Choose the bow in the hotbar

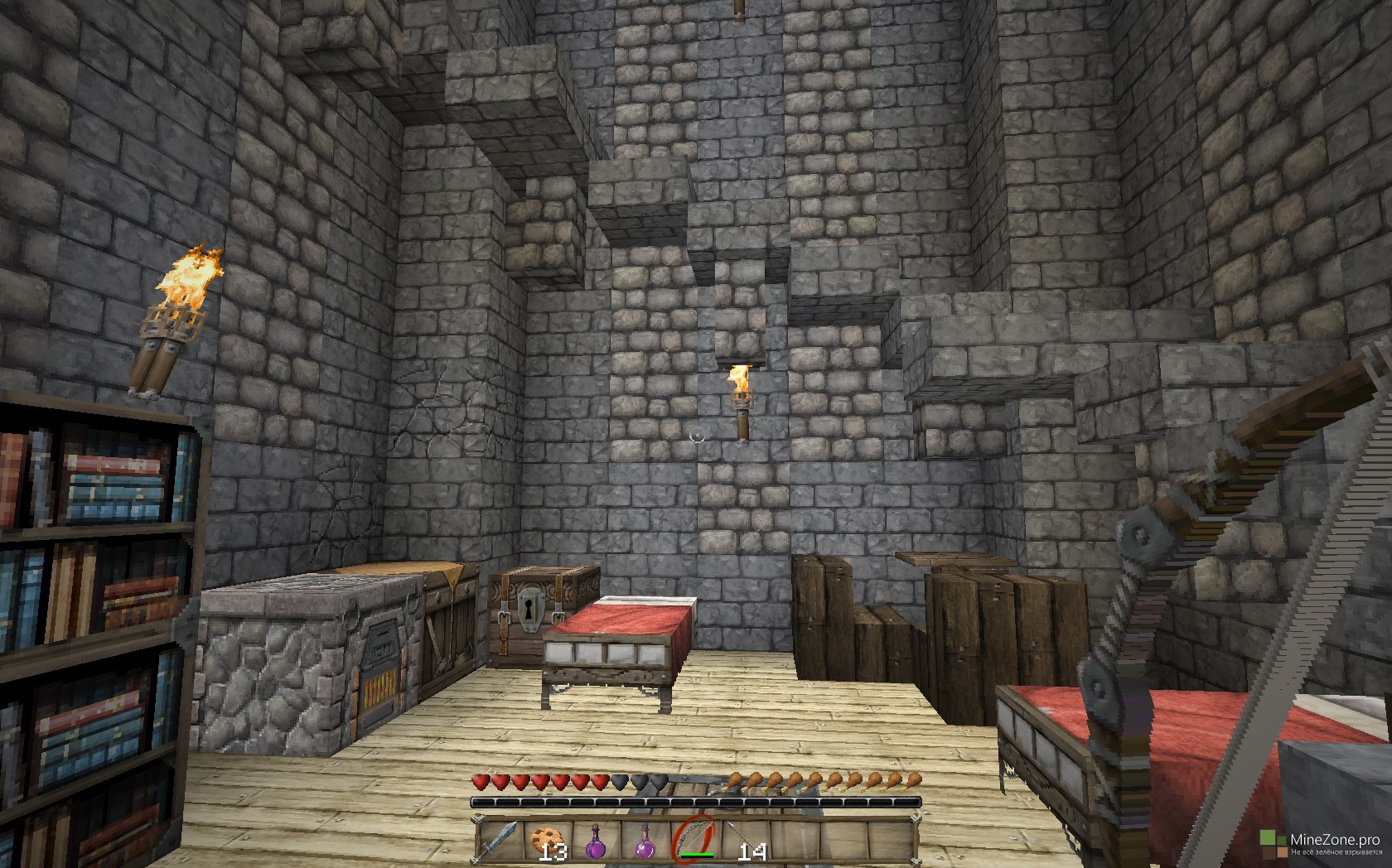coord(694,840)
